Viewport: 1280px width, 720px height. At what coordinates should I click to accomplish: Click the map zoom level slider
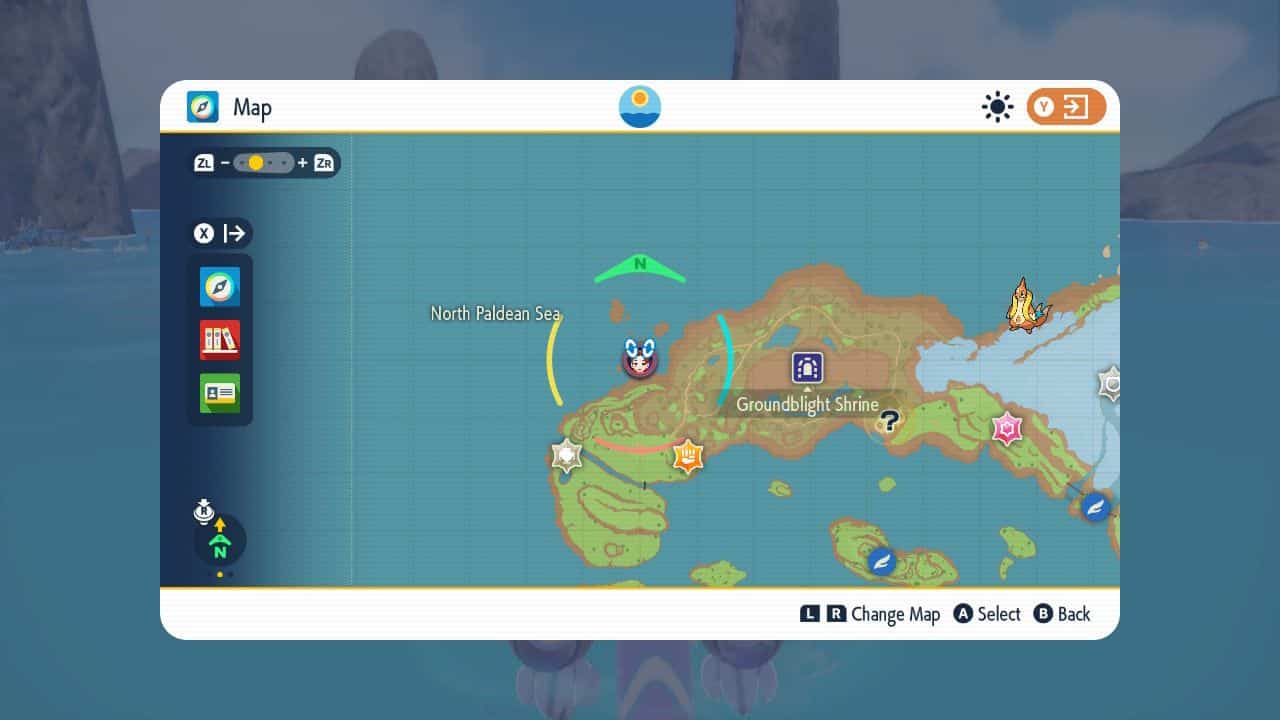point(264,163)
